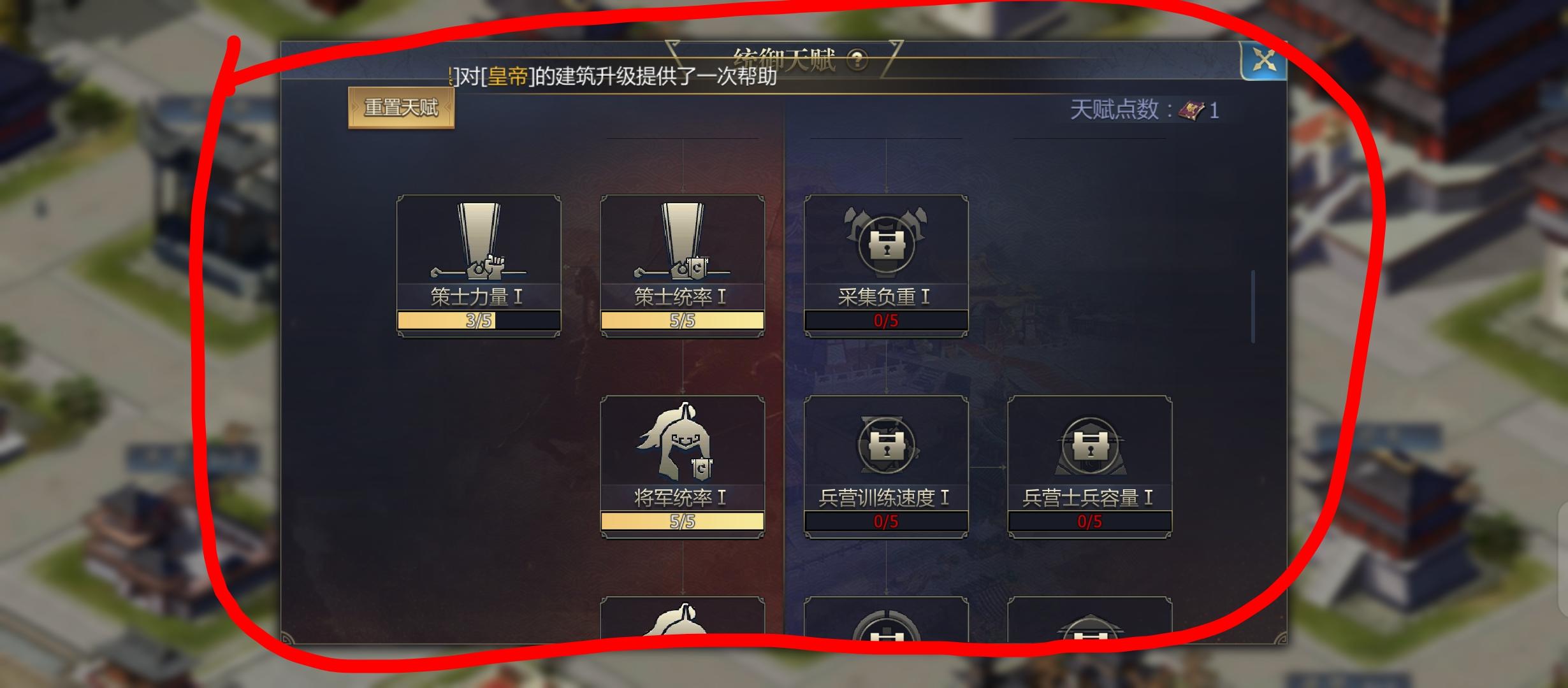Click the 3/5 progress bar of 策士力量 I
1568x688 pixels.
479,322
